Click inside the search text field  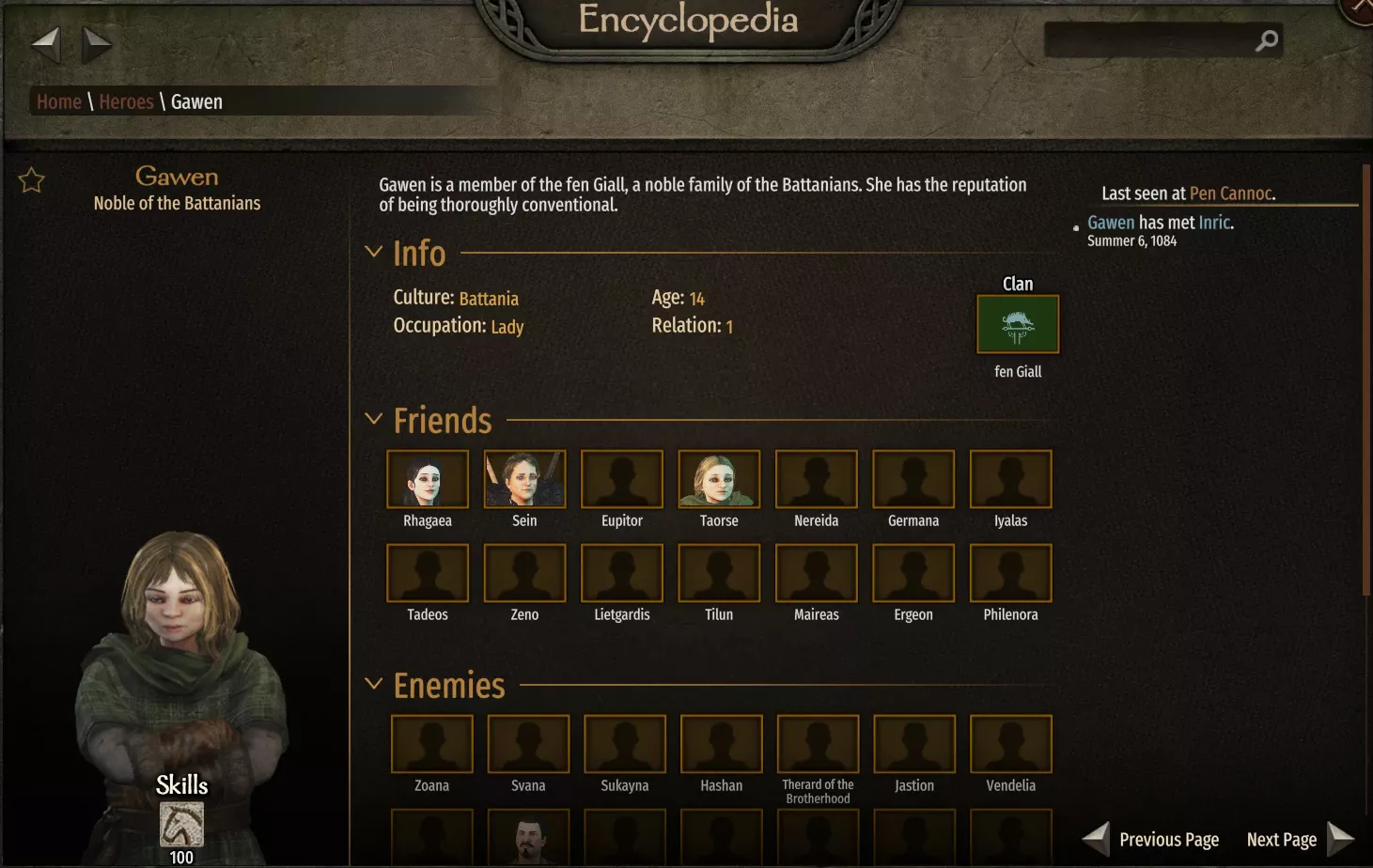coord(1156,40)
